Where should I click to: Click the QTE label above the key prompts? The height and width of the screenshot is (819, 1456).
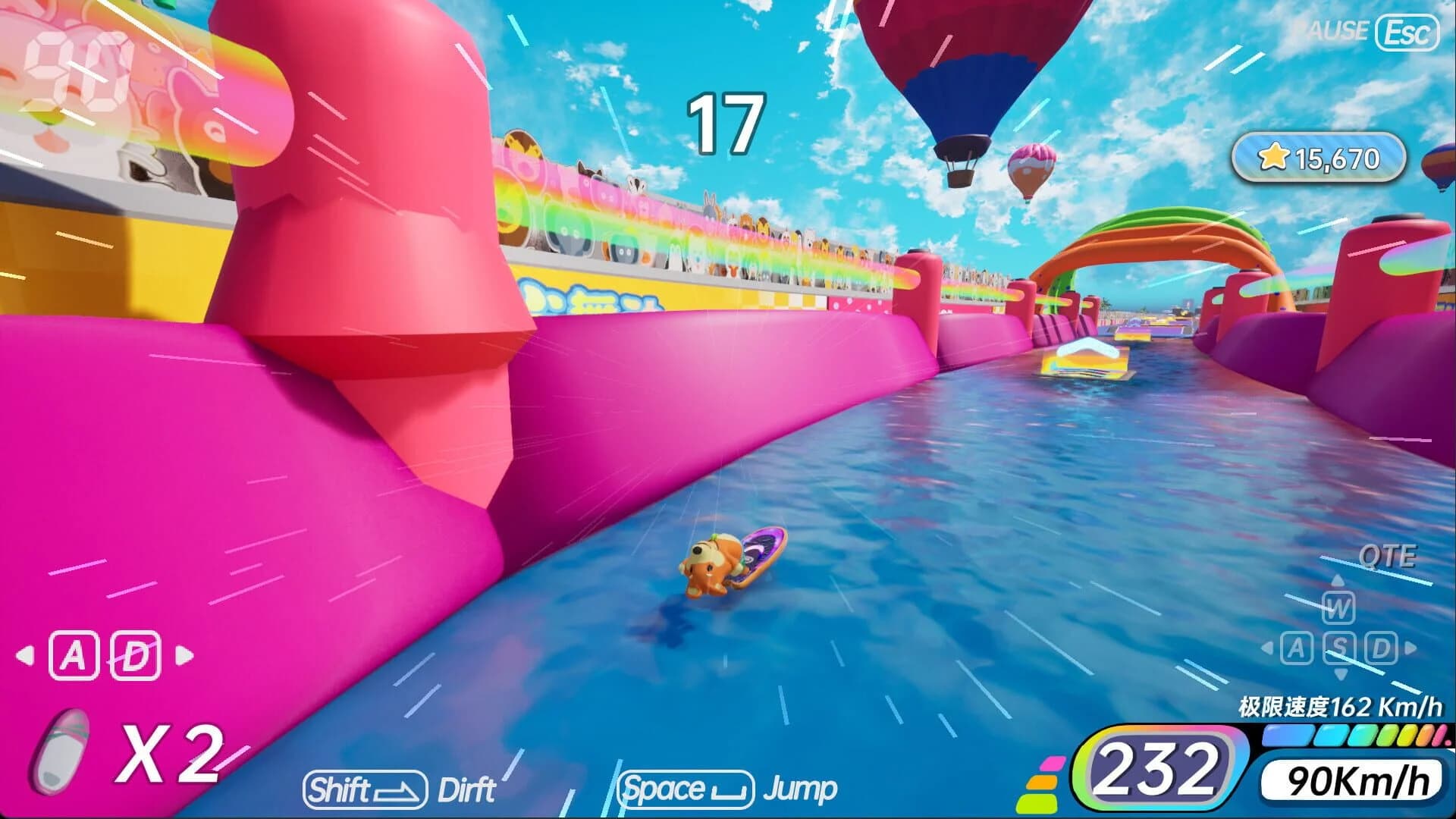tap(1389, 554)
